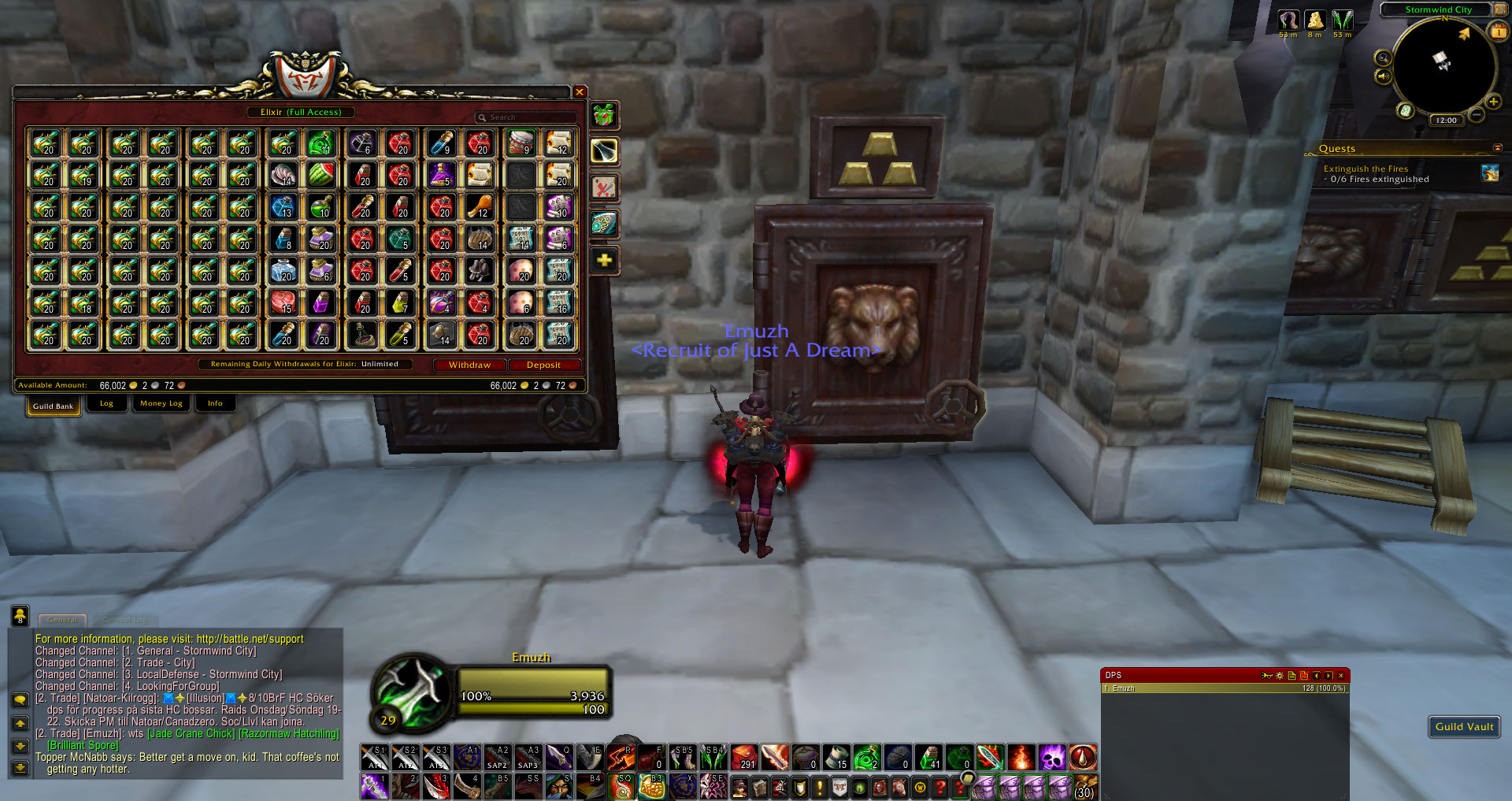Activate the purple skull ability on action bar
Image resolution: width=1512 pixels, height=801 pixels.
point(1052,758)
